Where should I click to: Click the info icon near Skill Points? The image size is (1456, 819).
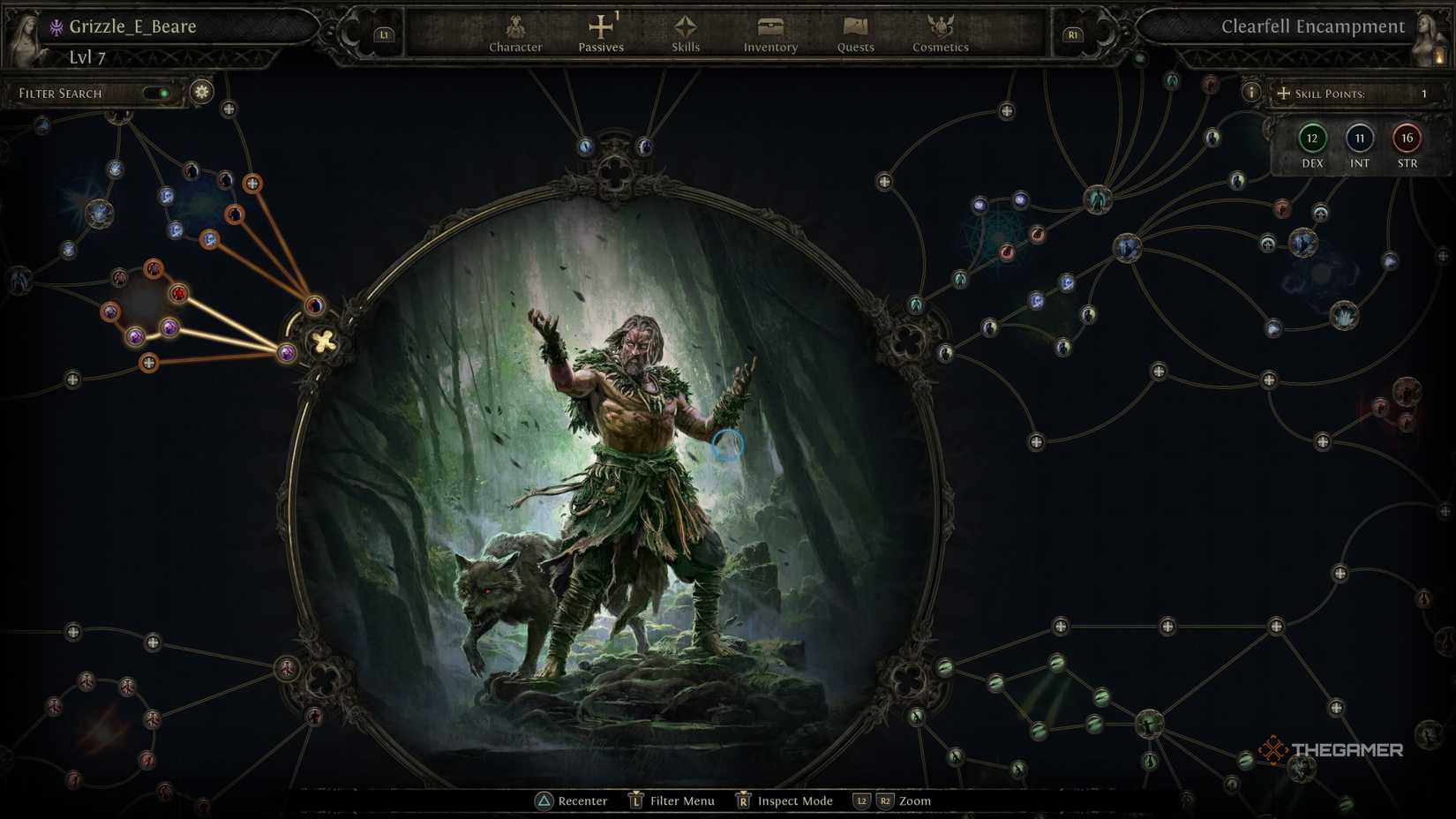coord(1251,91)
